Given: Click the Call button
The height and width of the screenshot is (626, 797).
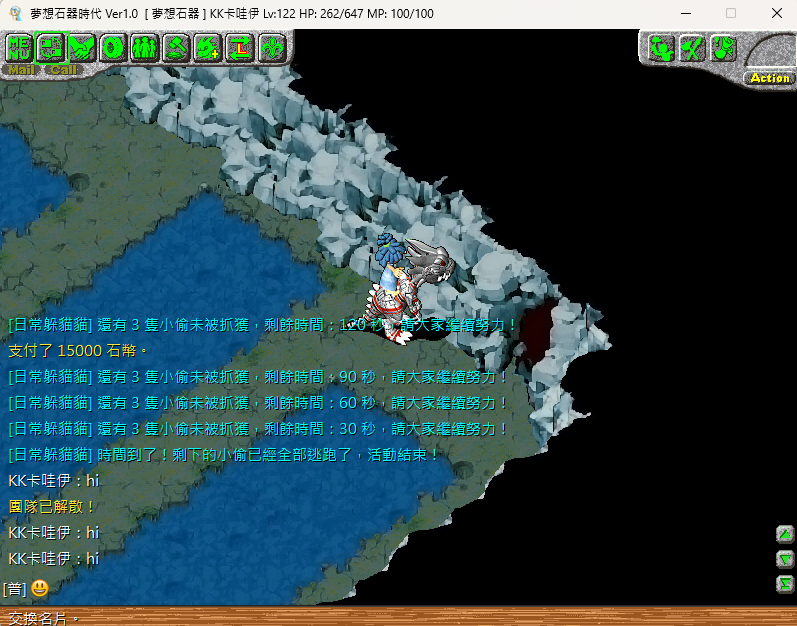Looking at the screenshot, I should coord(62,70).
